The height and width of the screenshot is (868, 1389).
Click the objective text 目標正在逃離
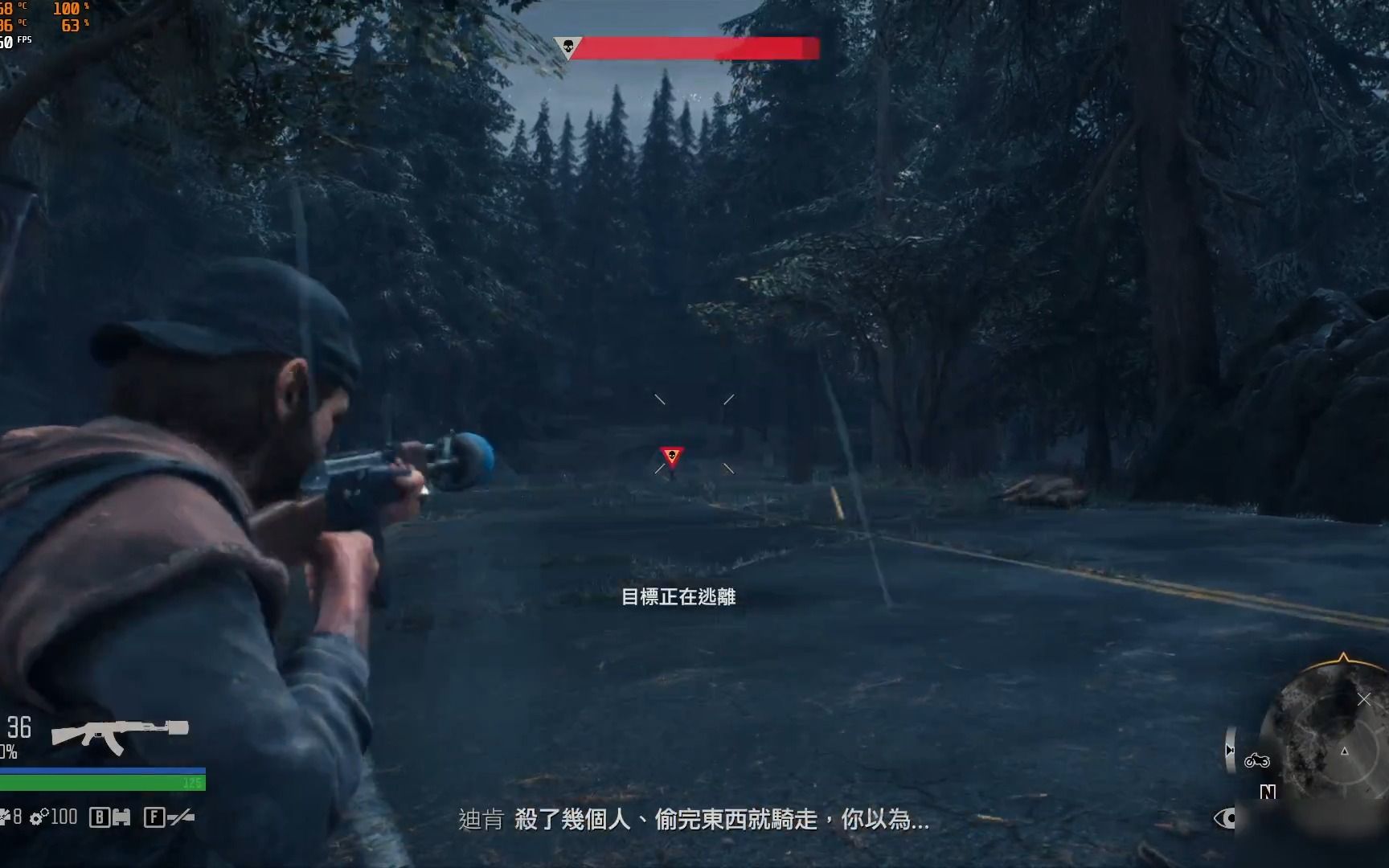pyautogui.click(x=679, y=598)
